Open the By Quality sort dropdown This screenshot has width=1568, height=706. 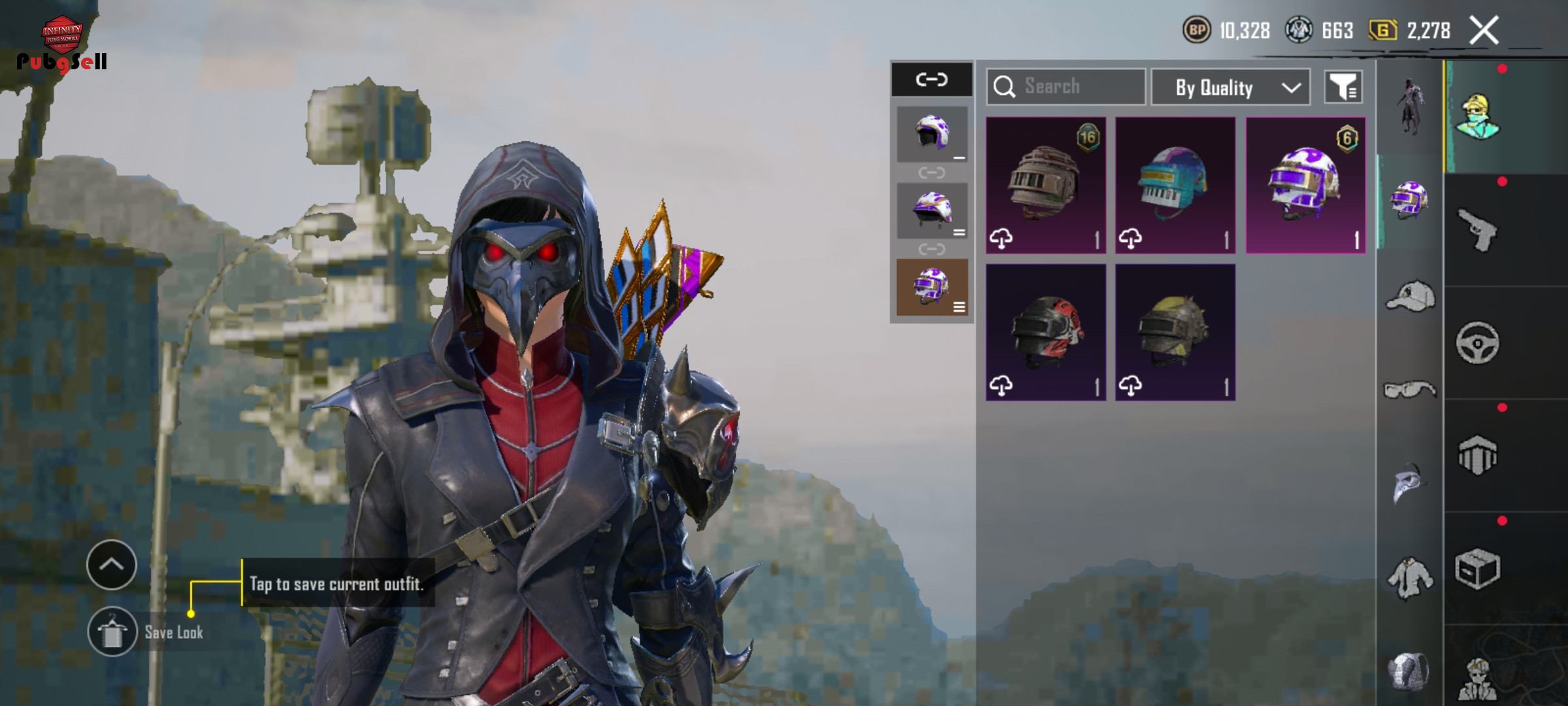1230,87
